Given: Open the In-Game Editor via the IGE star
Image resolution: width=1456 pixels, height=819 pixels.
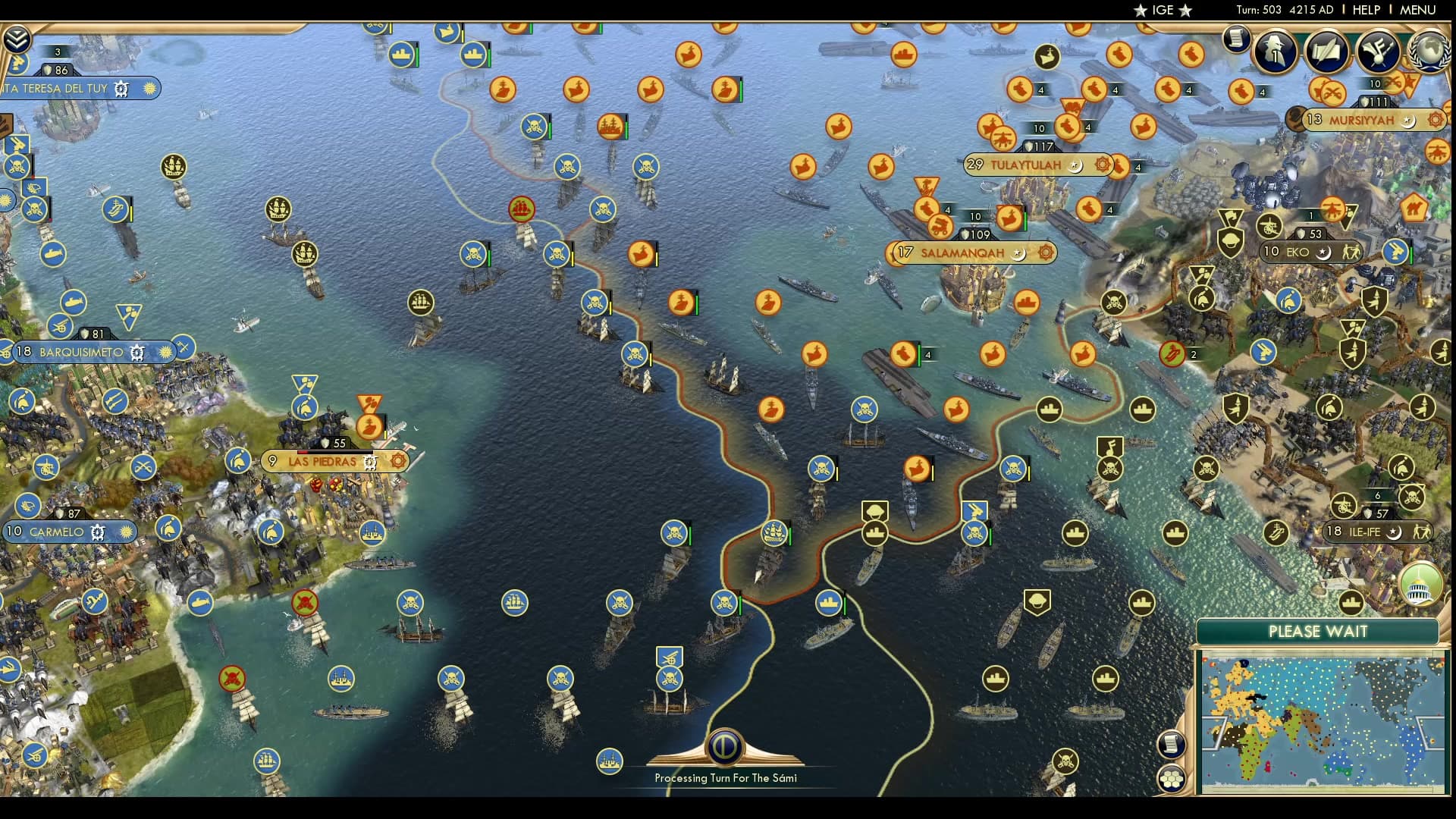Looking at the screenshot, I should 1160,10.
